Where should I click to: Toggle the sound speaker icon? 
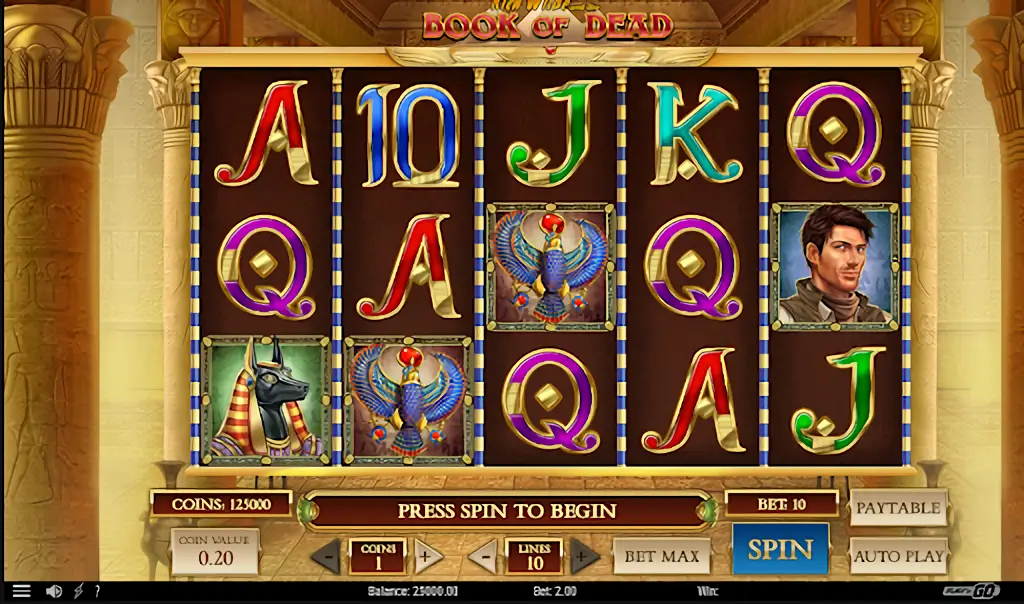click(53, 592)
